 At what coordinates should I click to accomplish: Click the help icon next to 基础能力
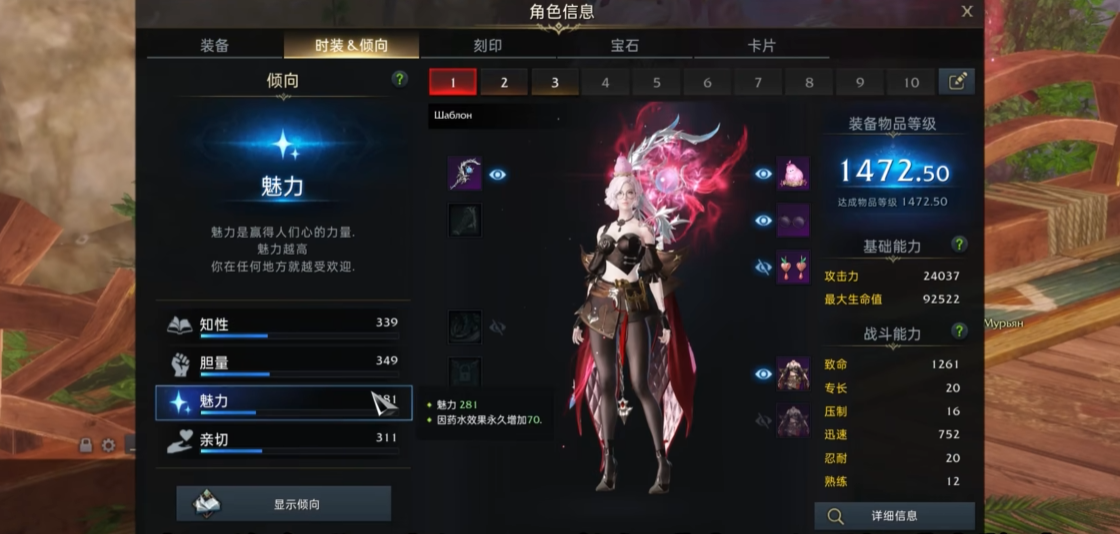[x=959, y=244]
